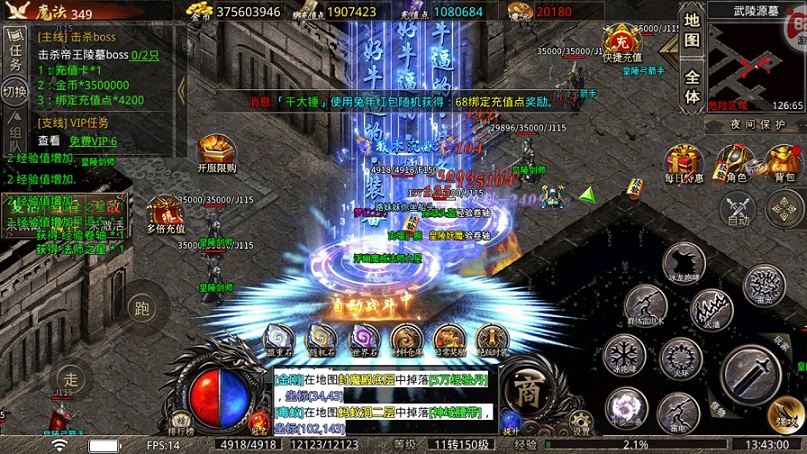
Task: Toggle the 走 walk button
Action: coord(70,379)
